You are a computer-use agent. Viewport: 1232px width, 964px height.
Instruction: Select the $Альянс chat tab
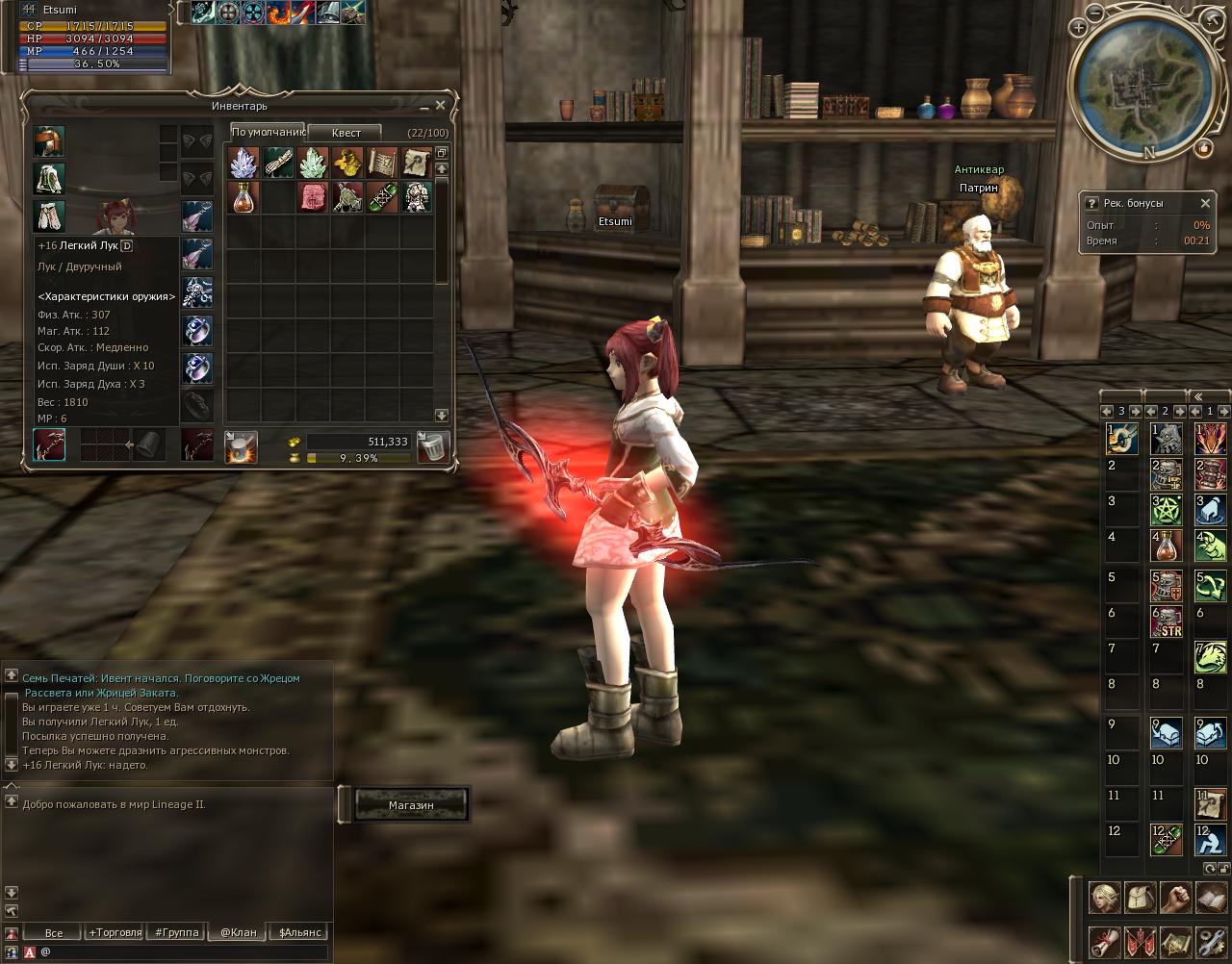[x=299, y=932]
